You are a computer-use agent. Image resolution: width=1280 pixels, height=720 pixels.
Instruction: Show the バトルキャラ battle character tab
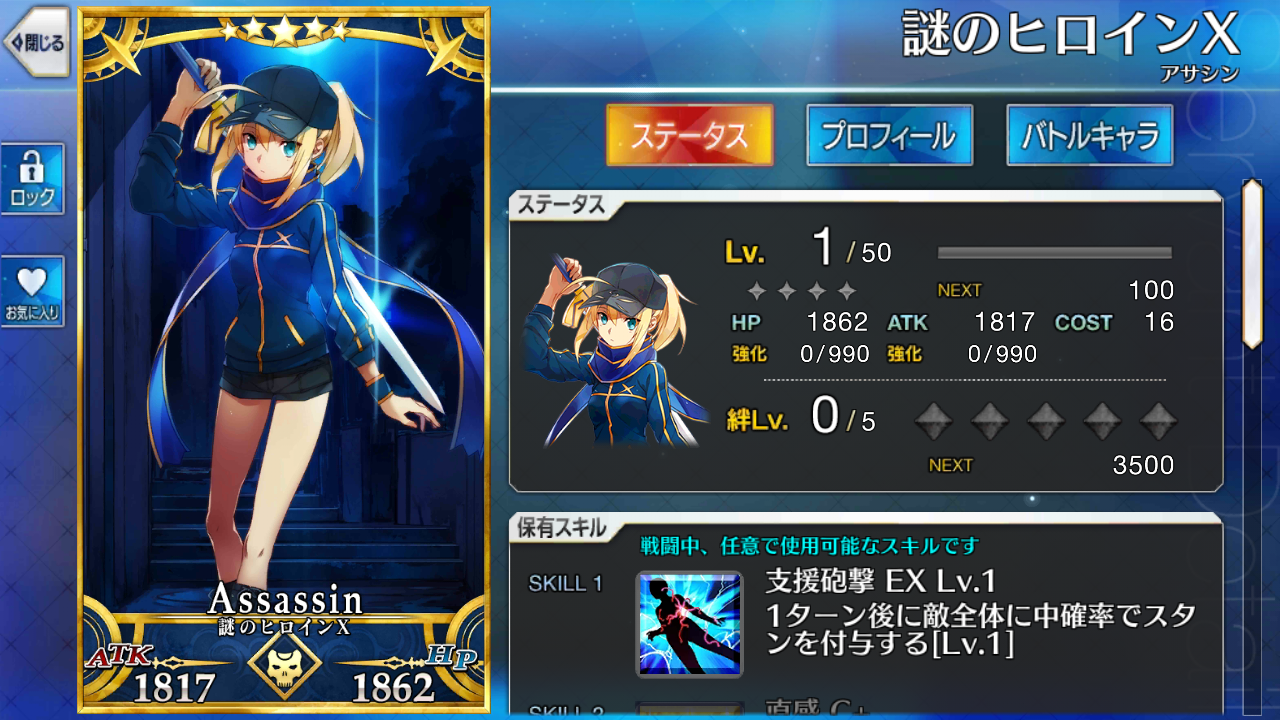[x=1089, y=135]
